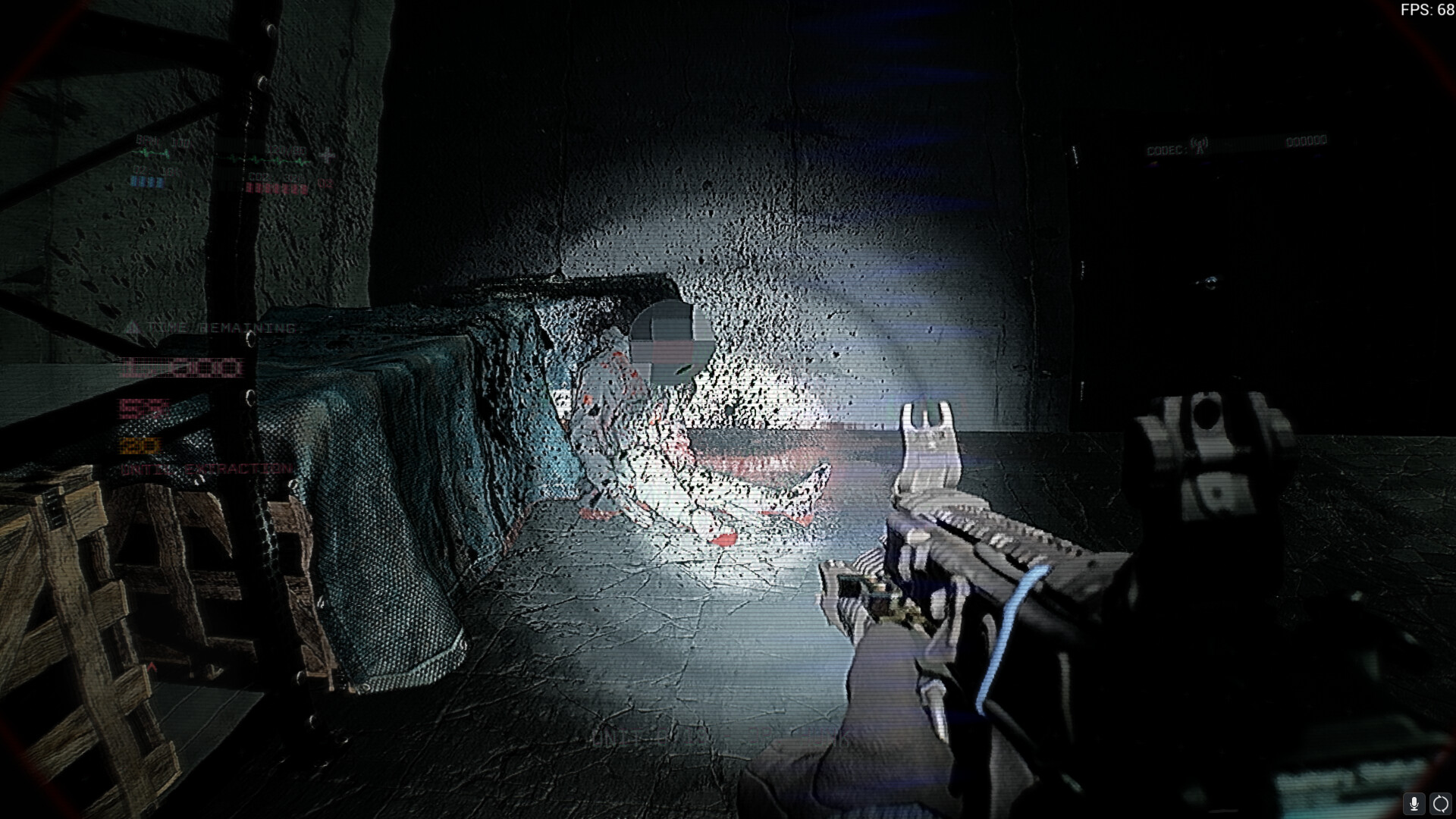Click the green heartbeat waveform next to BPM
This screenshot has height=819, width=1456.
tap(149, 154)
